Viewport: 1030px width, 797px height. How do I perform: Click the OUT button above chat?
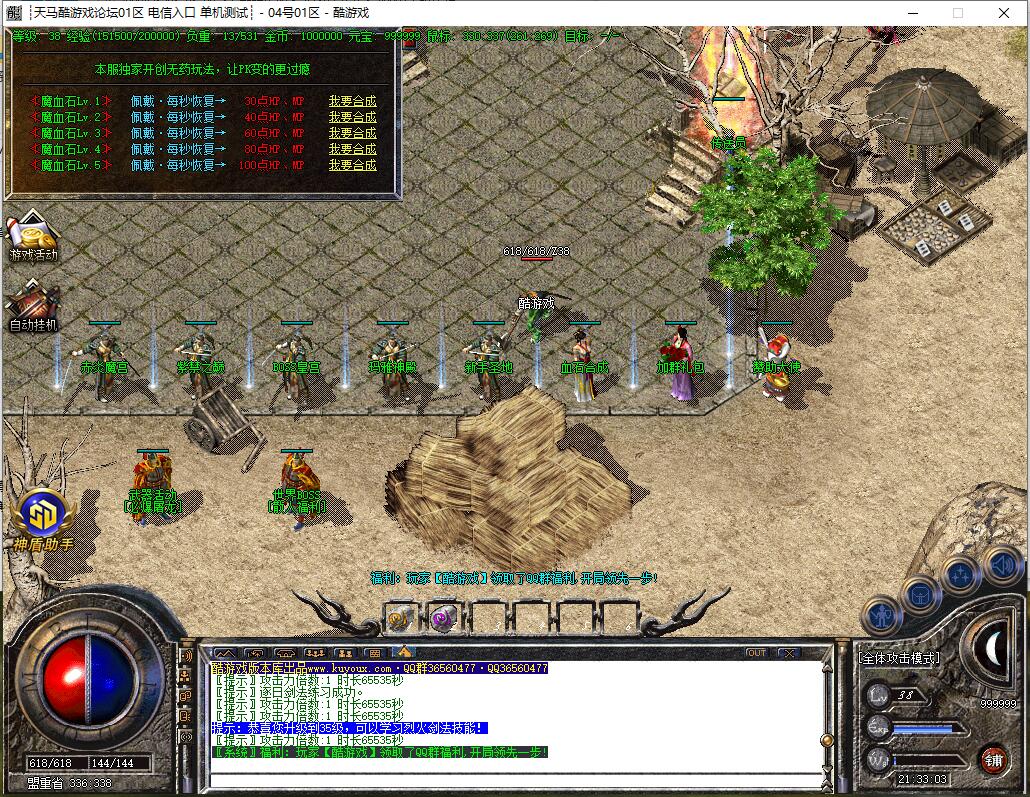tap(757, 653)
